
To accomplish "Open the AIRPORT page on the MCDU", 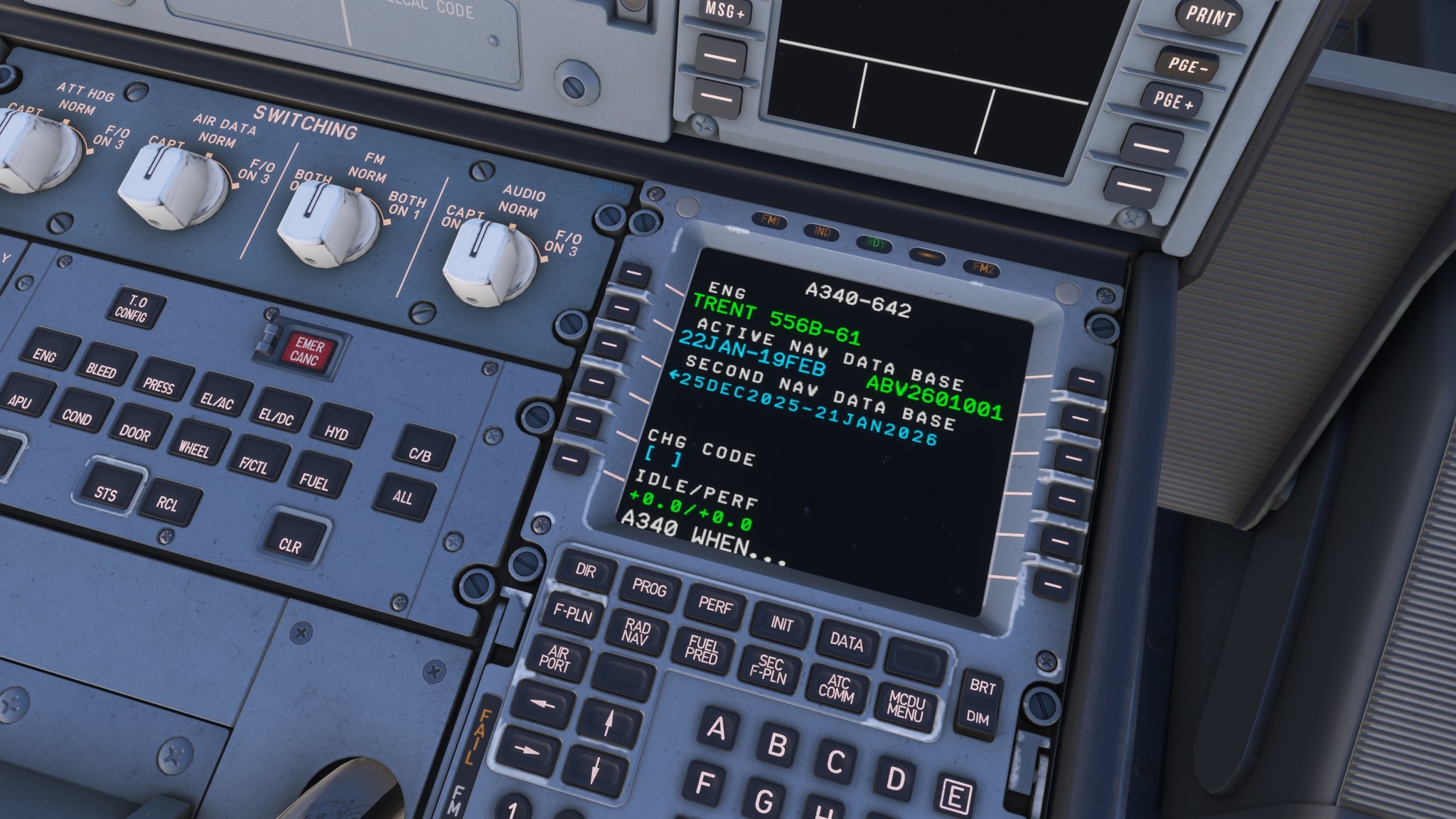I will pos(557,659).
